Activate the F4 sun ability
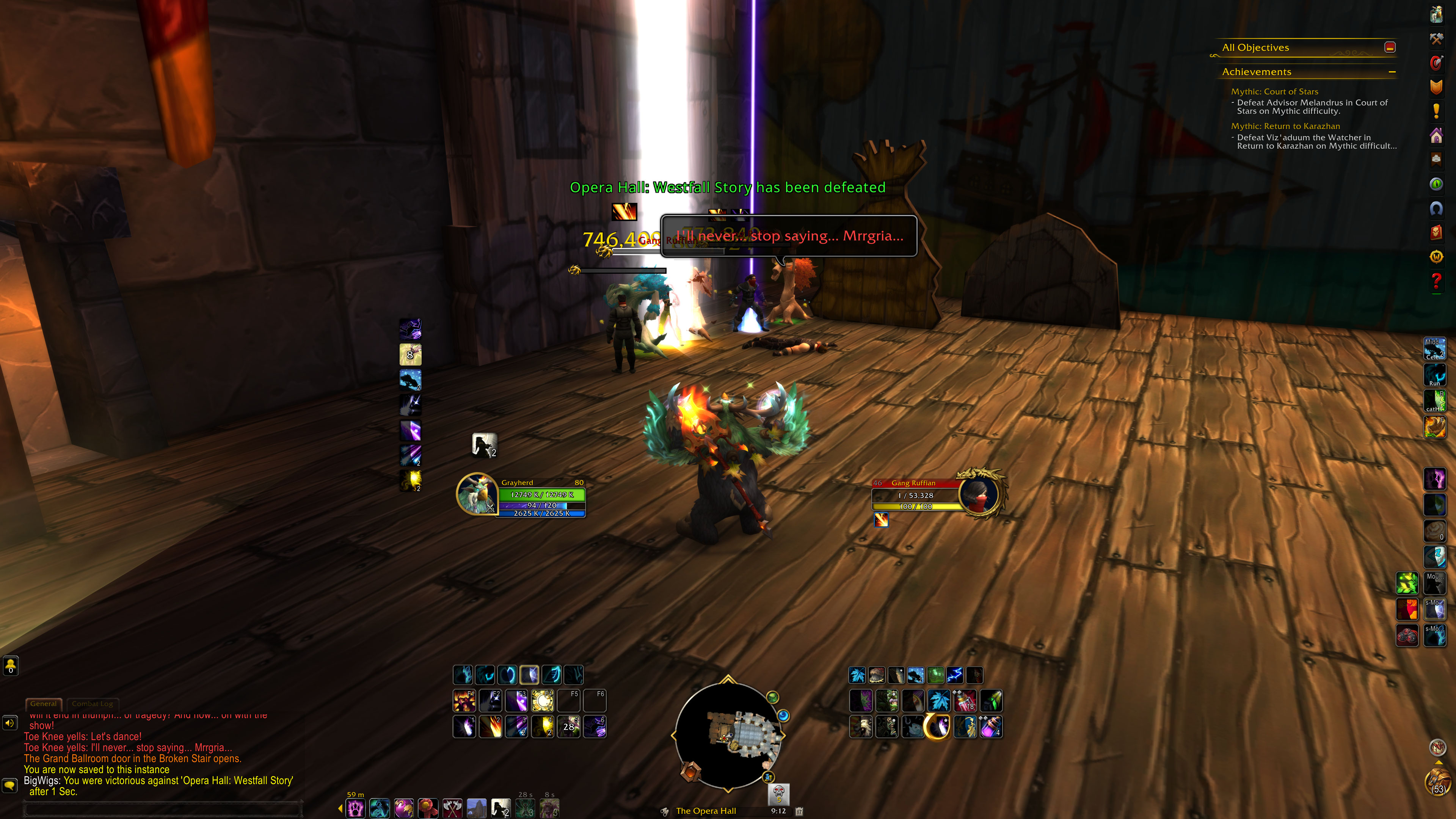Viewport: 1456px width, 819px height. 543,701
